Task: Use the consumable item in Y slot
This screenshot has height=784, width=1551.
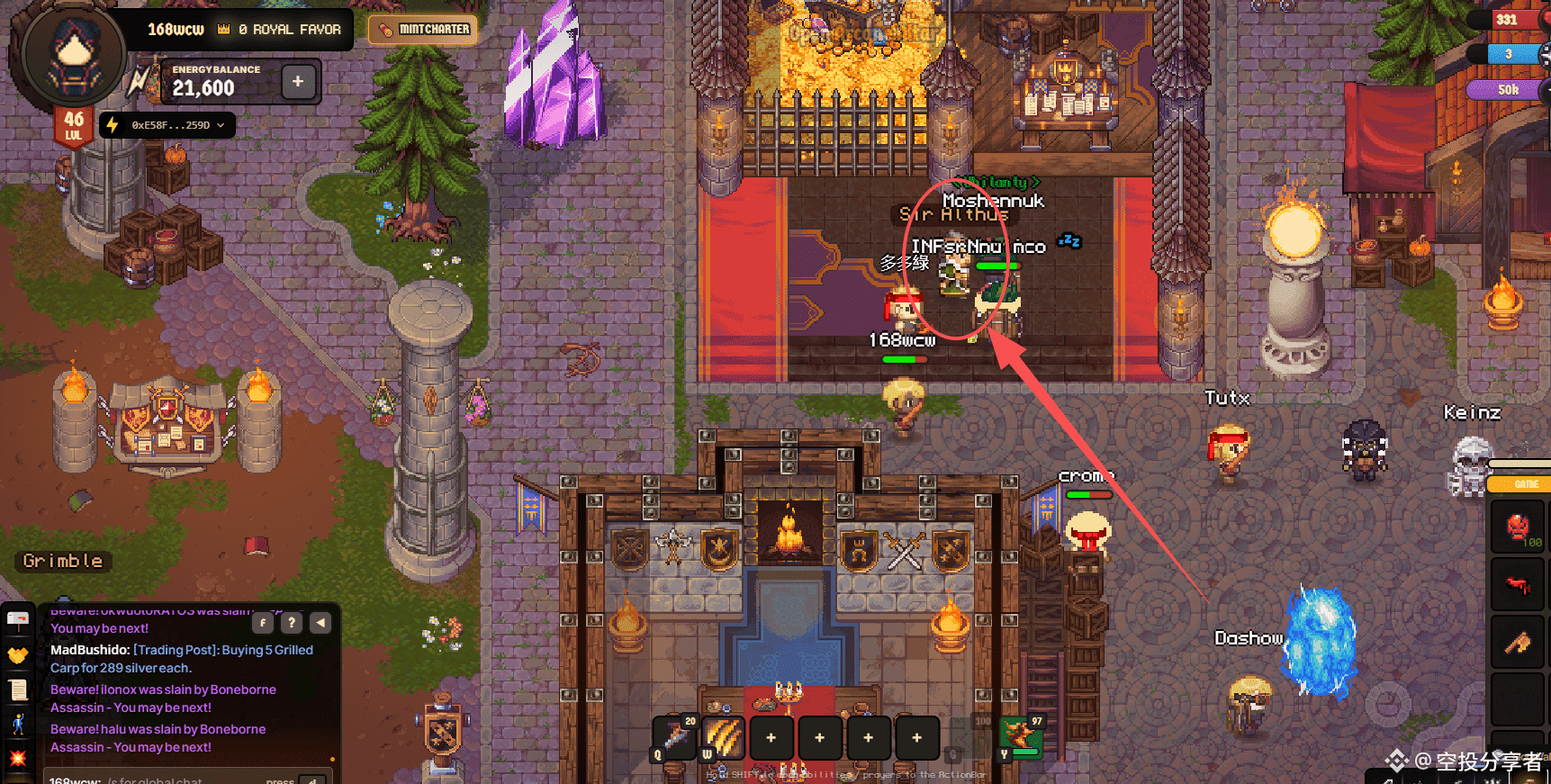Action: click(1021, 737)
